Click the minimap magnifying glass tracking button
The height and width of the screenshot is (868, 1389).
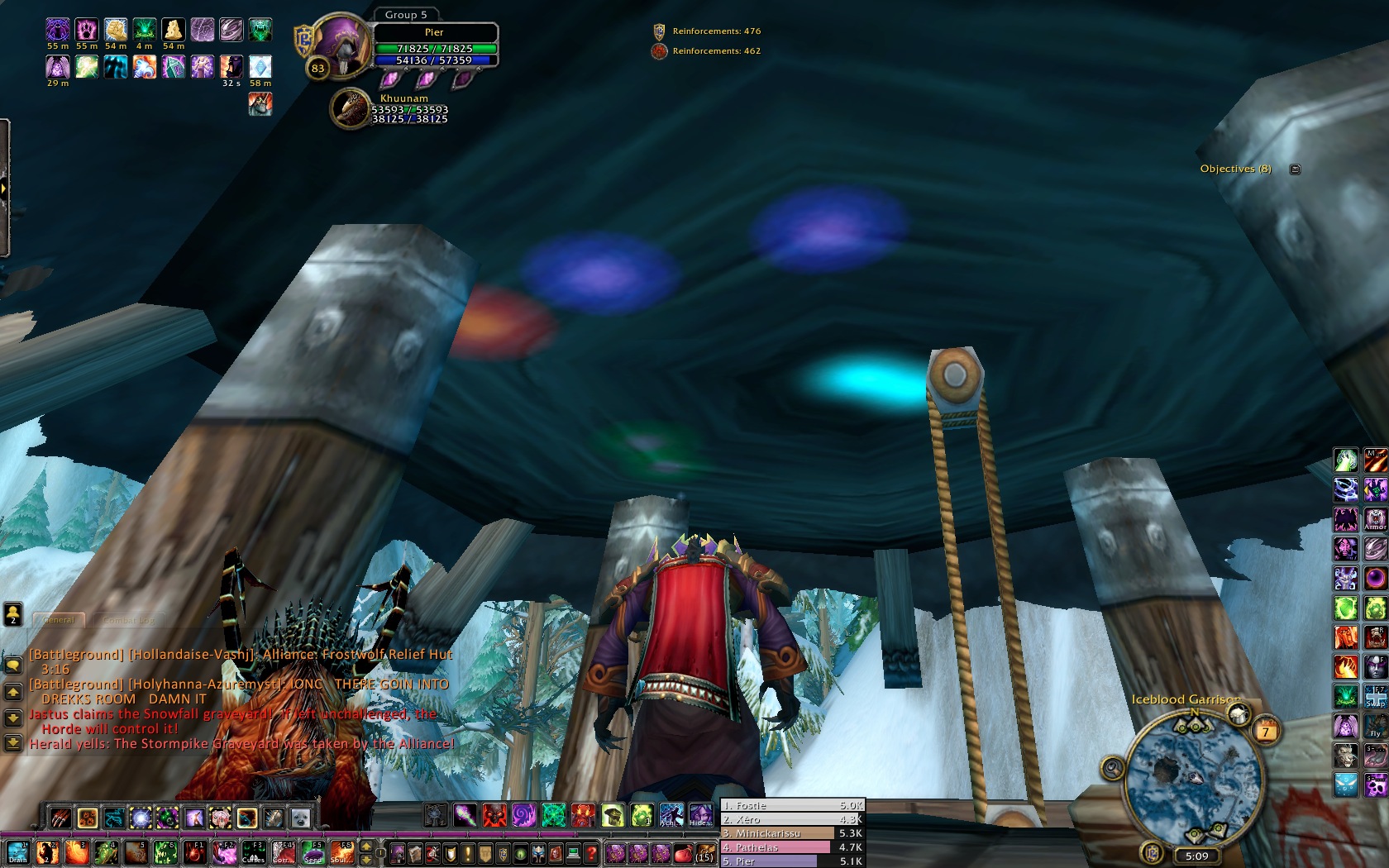pos(1113,769)
